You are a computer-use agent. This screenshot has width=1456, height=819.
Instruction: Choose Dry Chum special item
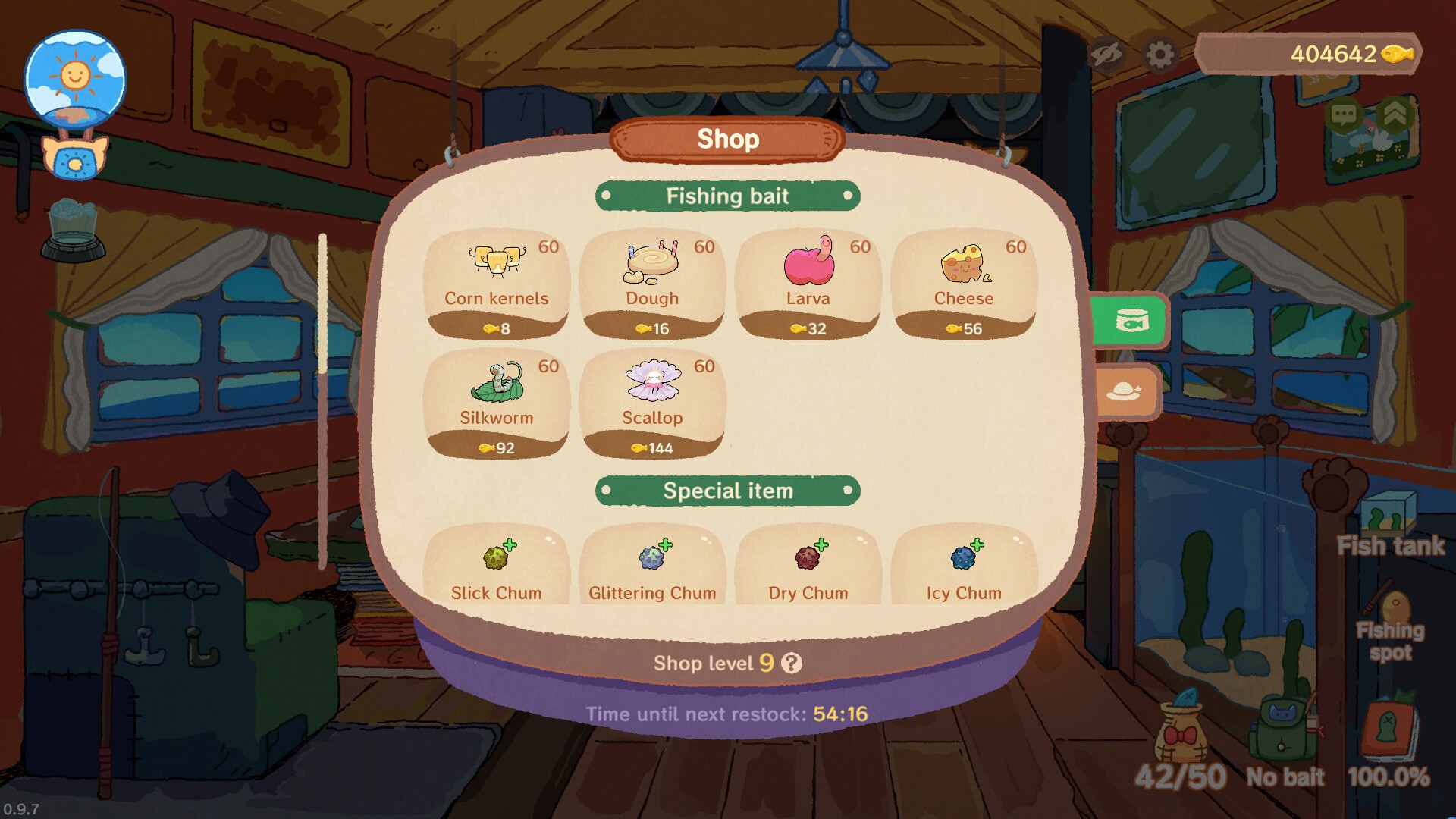tap(808, 567)
